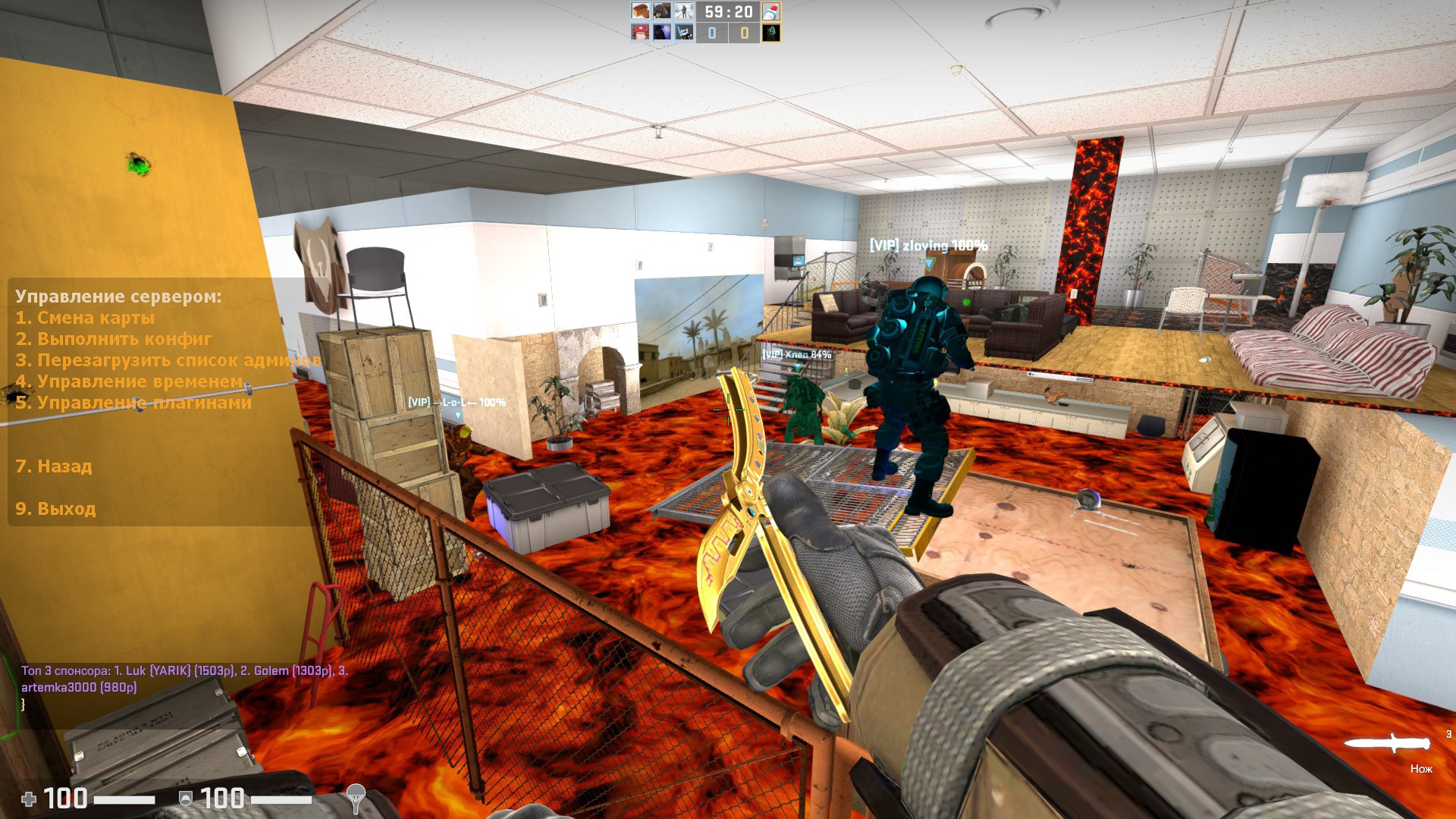Click the bread loaf player avatar

coord(639,11)
